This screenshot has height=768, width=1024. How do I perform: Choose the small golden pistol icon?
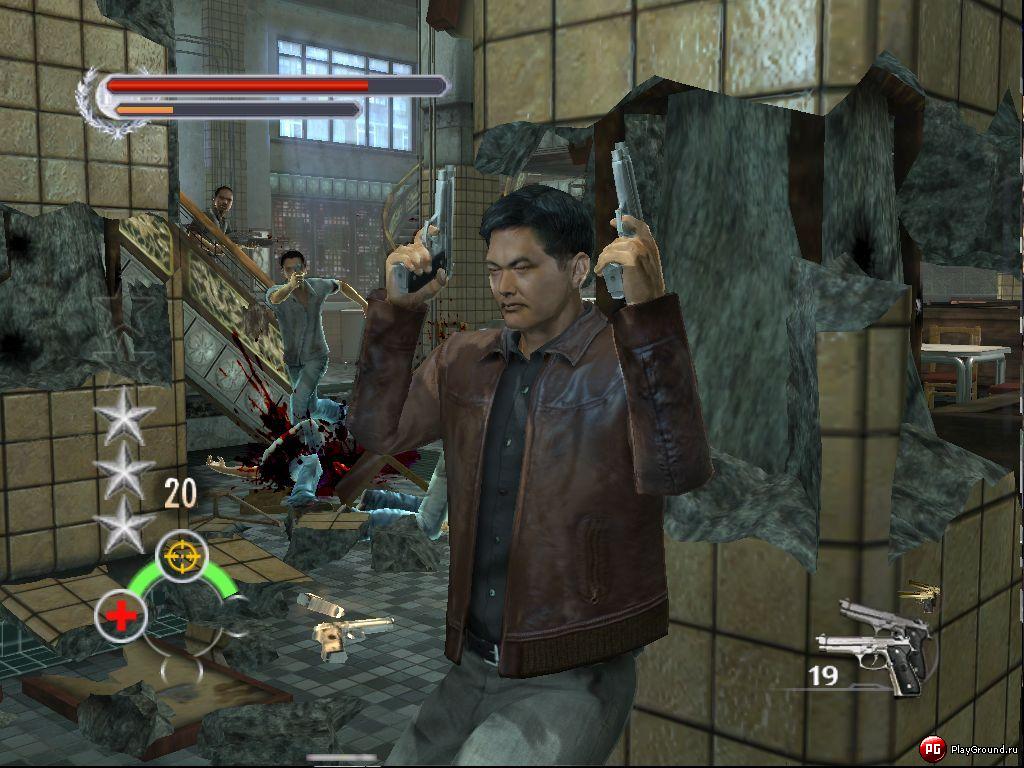click(921, 596)
